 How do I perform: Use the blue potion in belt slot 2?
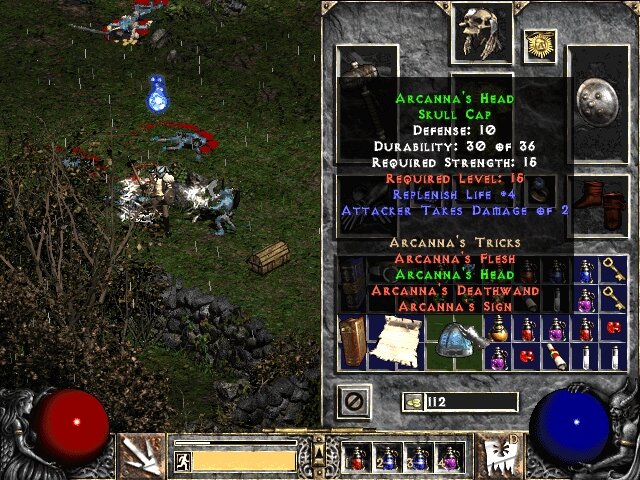tap(388, 458)
